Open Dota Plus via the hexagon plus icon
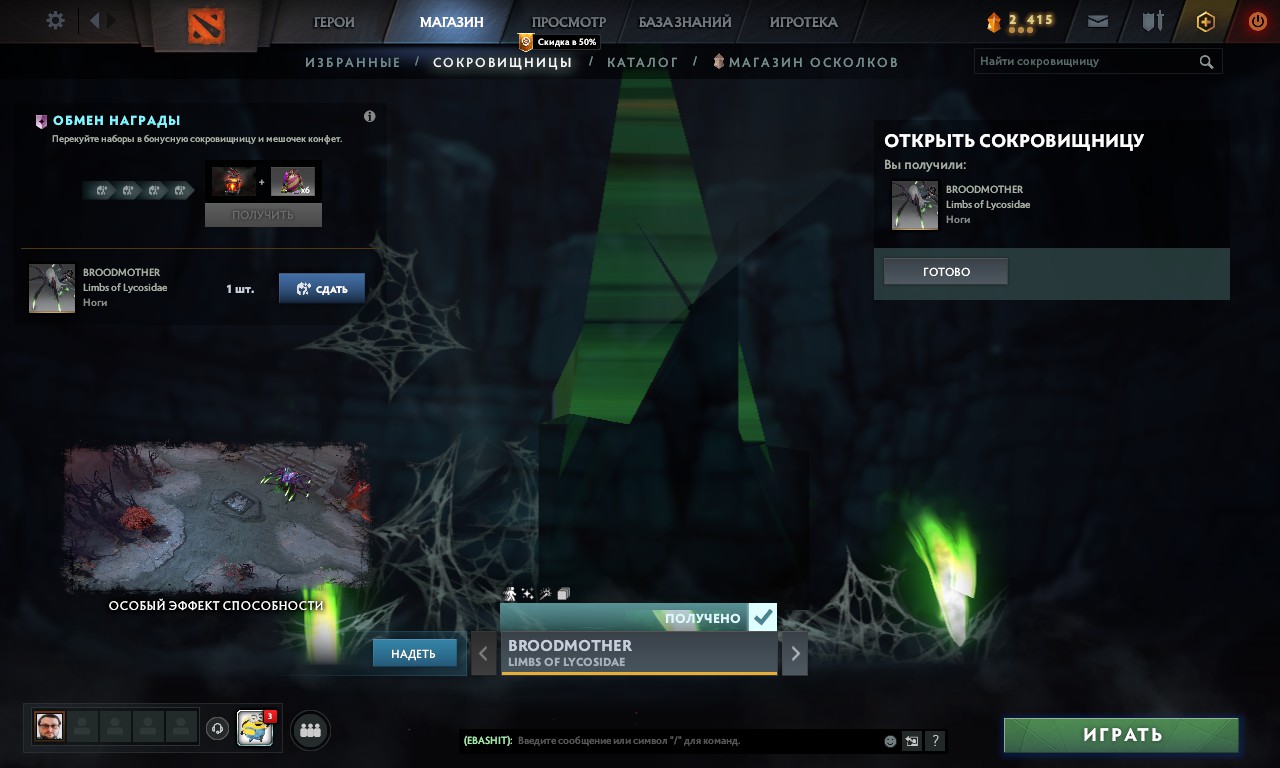 pos(1205,21)
